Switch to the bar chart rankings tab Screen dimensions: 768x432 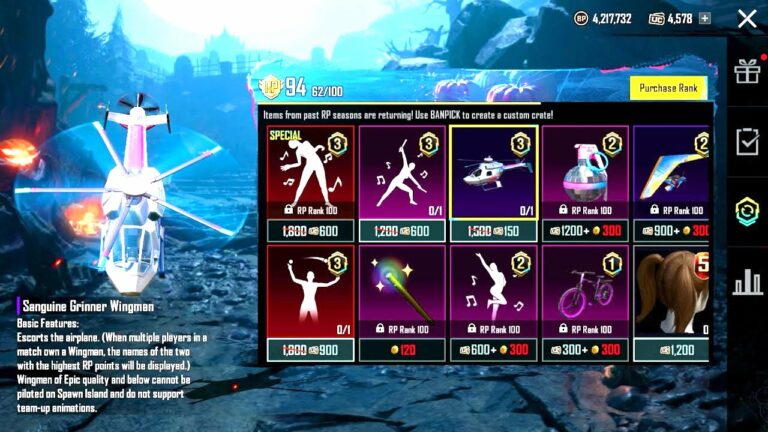point(747,283)
